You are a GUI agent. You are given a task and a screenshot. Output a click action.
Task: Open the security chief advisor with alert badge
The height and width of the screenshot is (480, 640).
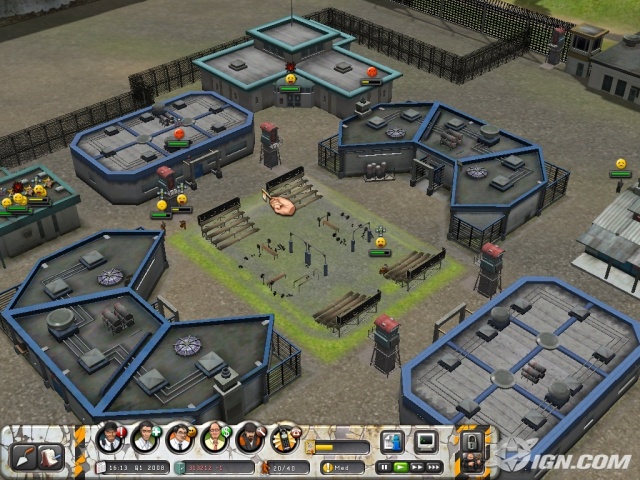[x=110, y=439]
